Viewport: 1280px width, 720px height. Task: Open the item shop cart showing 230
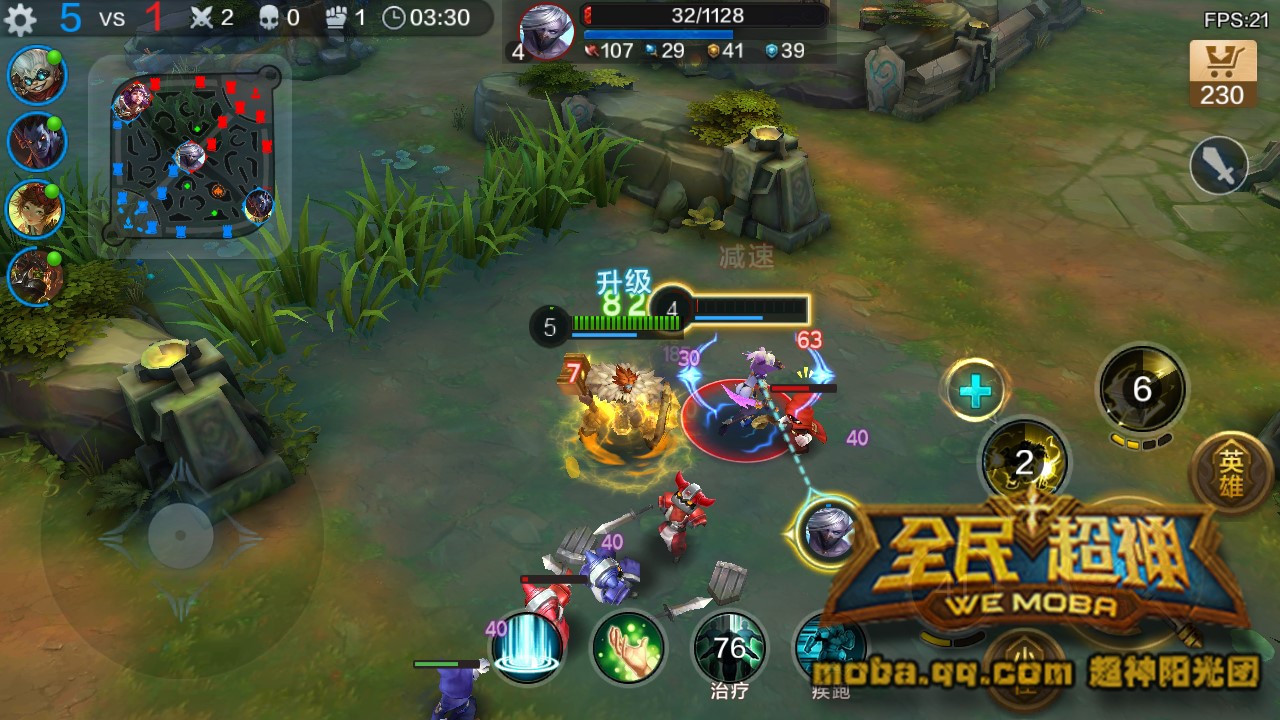(x=1221, y=75)
